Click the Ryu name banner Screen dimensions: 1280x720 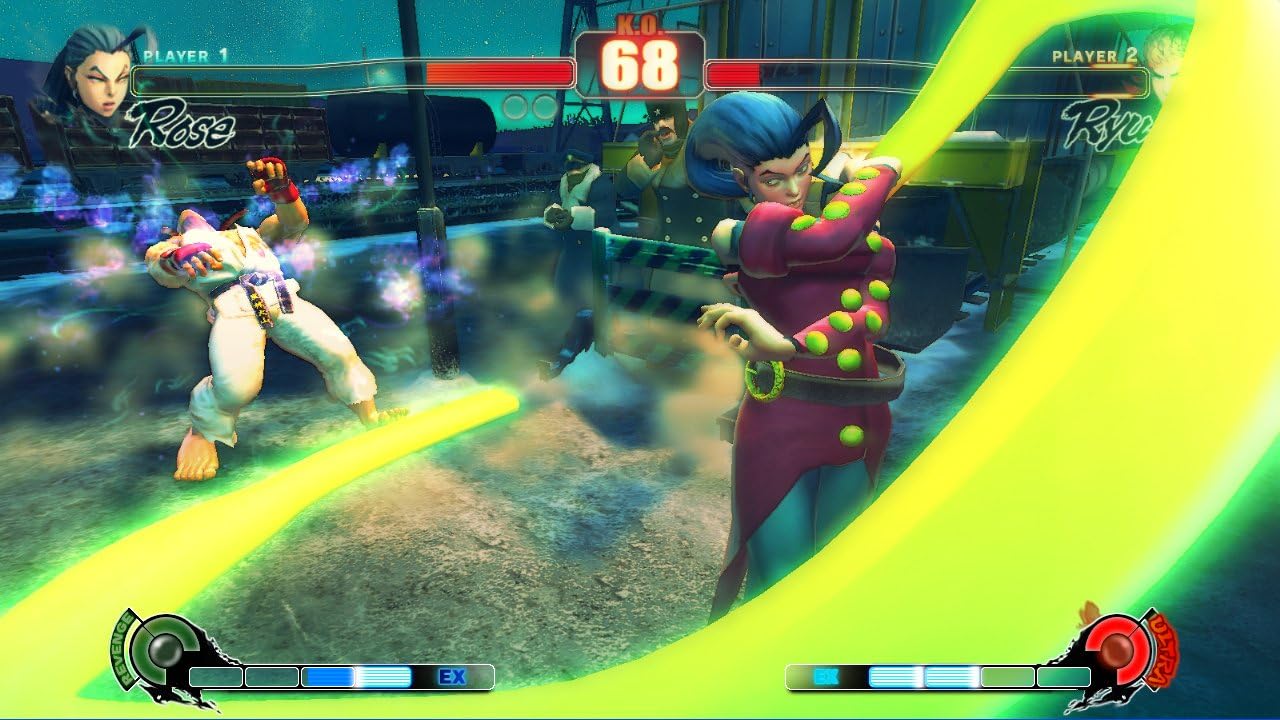[x=1105, y=126]
